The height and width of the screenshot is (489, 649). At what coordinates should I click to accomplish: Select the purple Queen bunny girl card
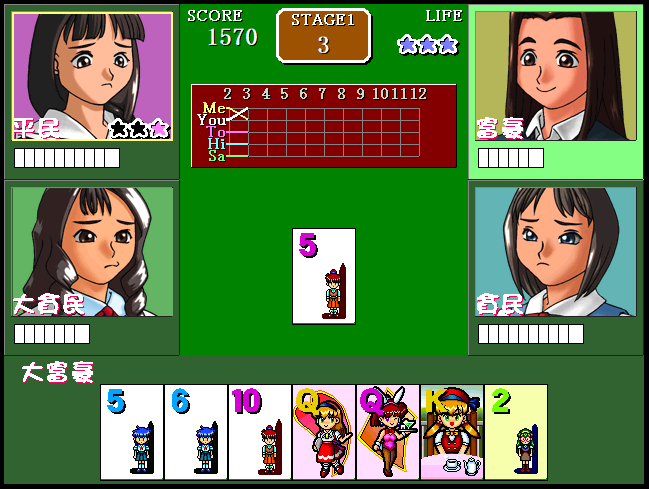coord(388,432)
